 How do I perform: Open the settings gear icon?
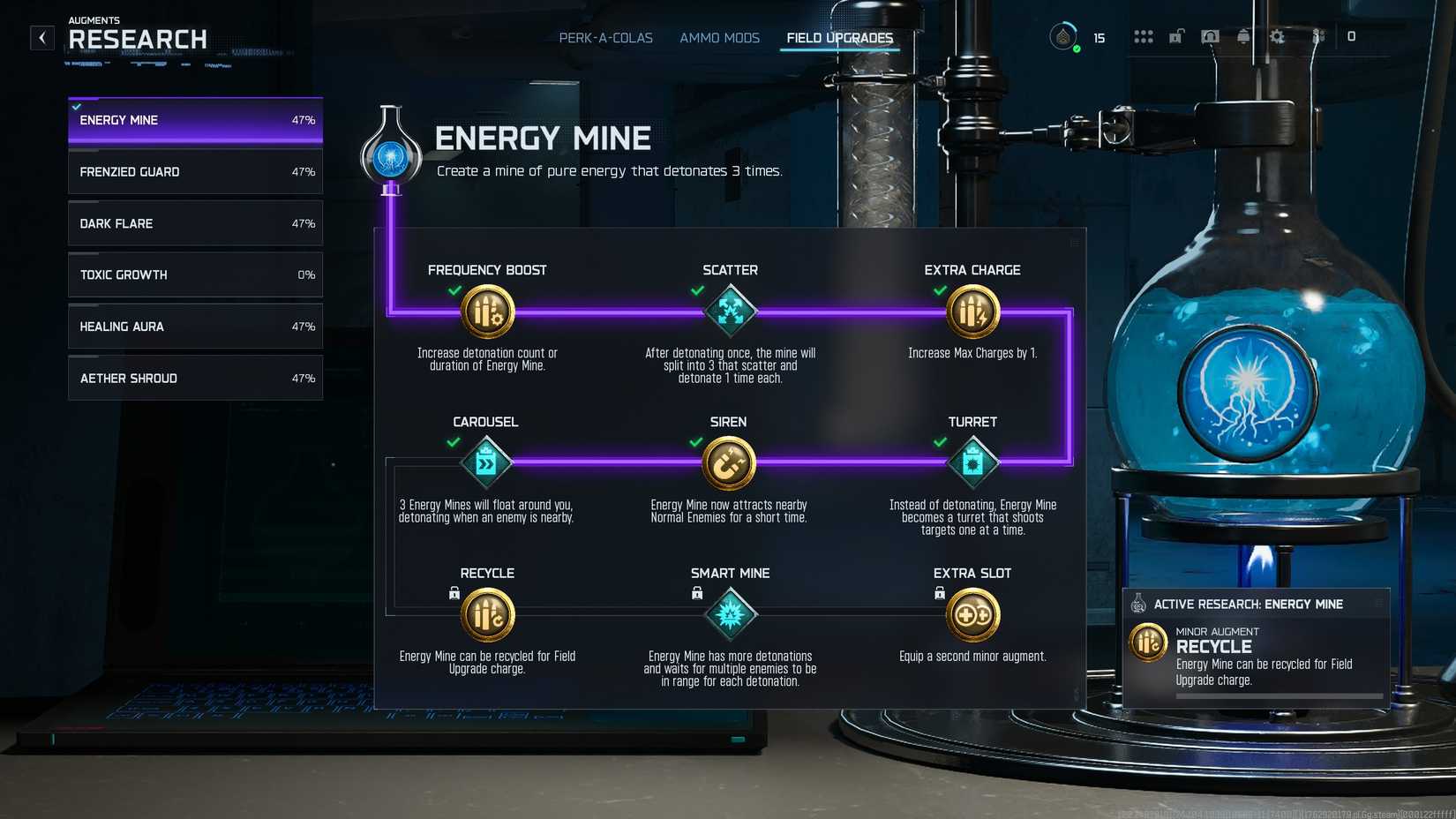[x=1276, y=37]
